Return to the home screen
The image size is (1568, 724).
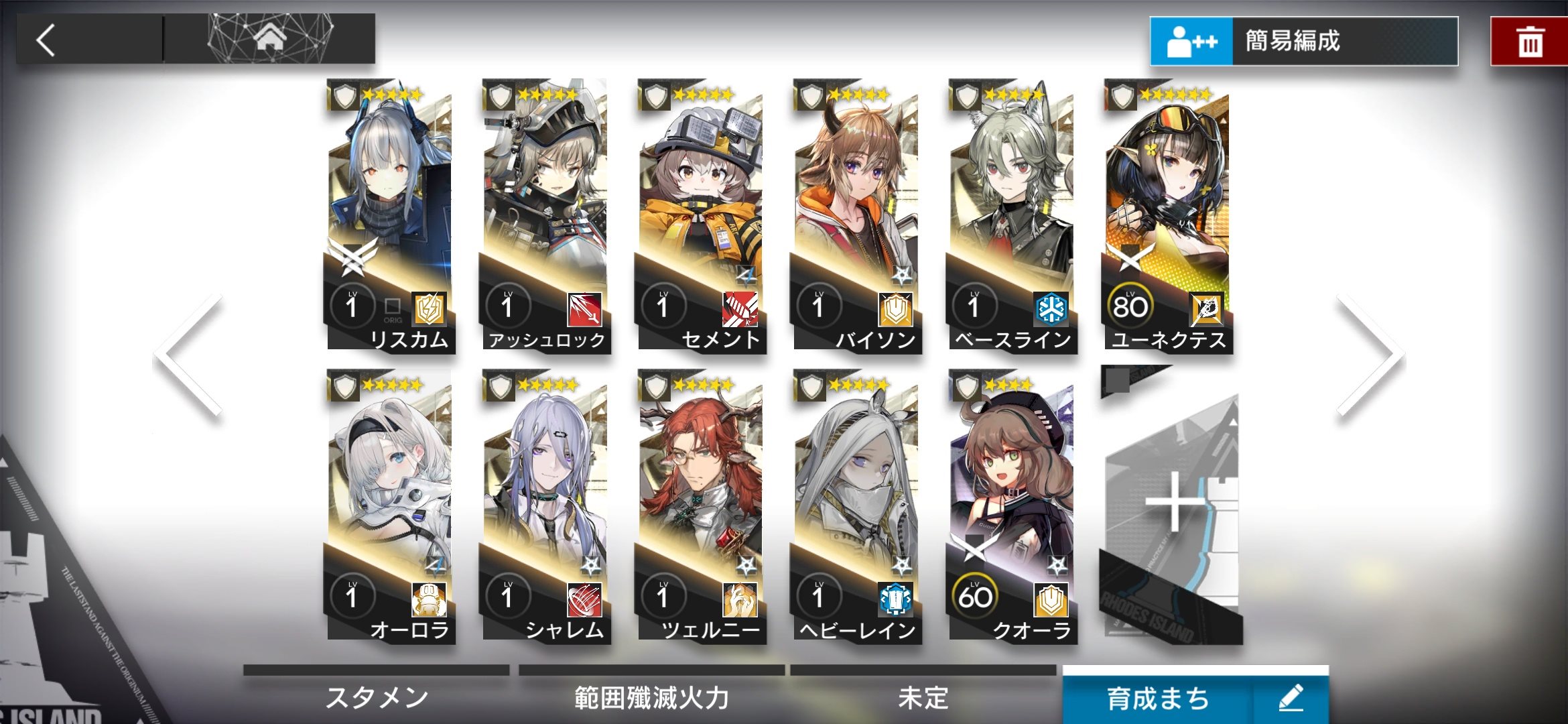pos(270,39)
